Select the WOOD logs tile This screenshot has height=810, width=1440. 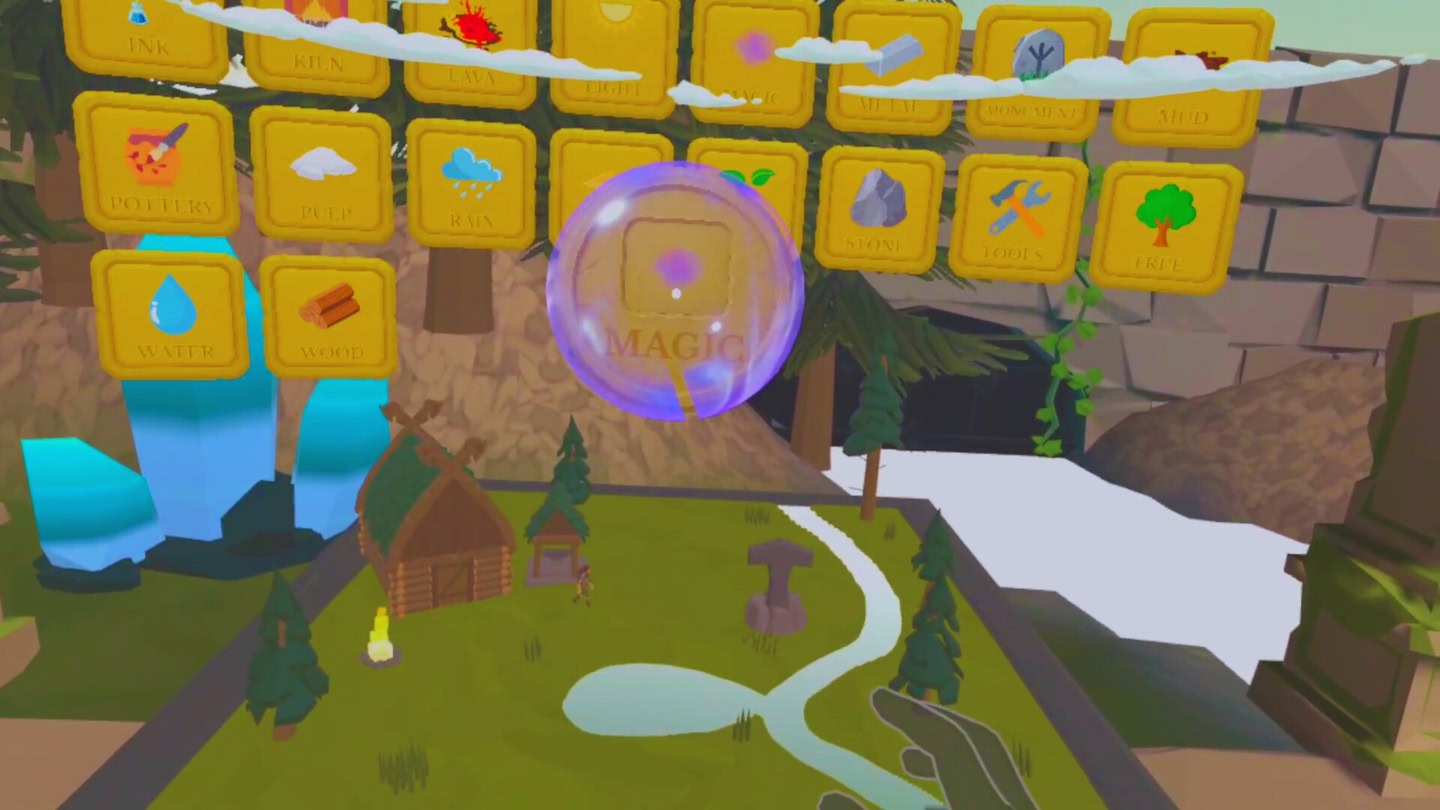pyautogui.click(x=330, y=318)
